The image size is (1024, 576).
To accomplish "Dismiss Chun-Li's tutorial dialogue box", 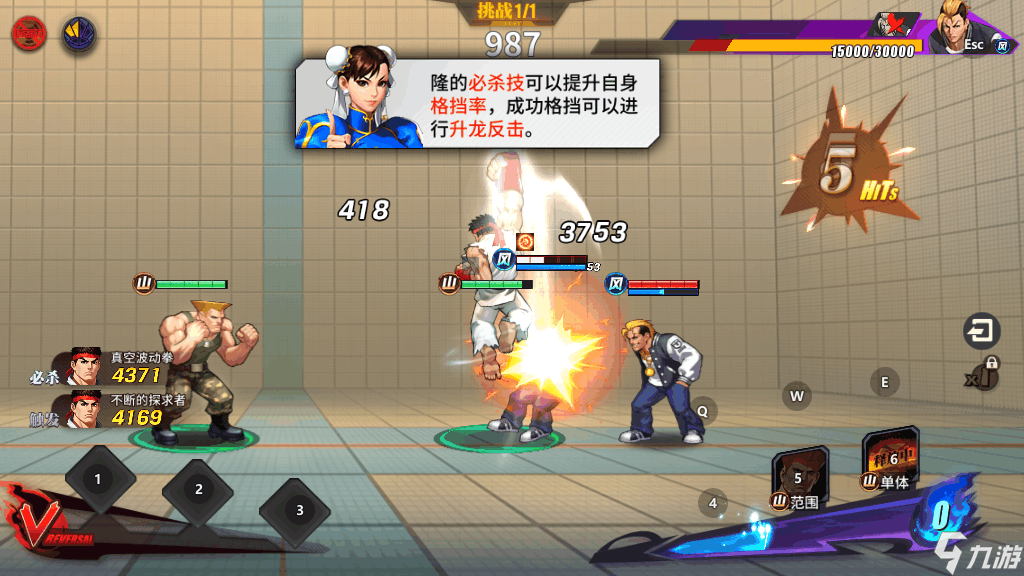I will click(477, 103).
